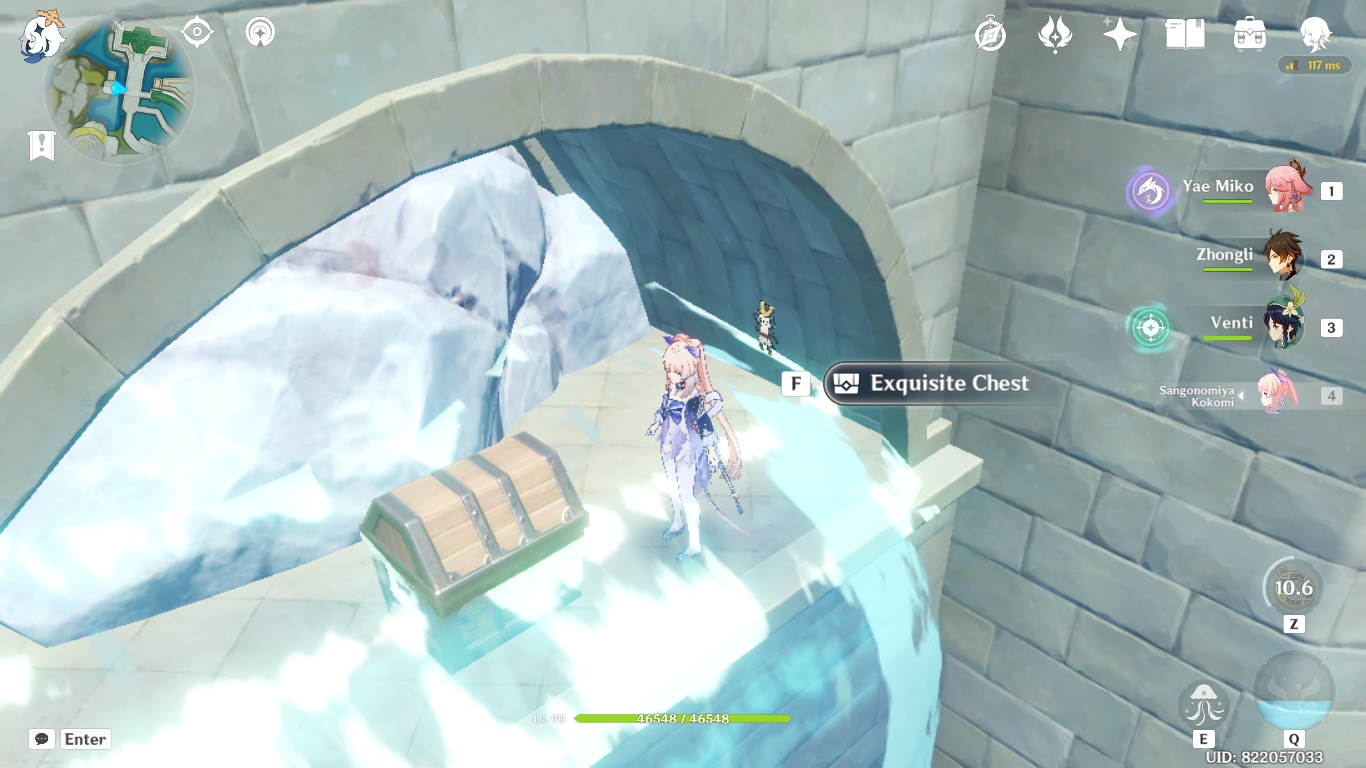This screenshot has height=768, width=1366.
Task: Open the Events overview compass icon
Action: click(988, 33)
